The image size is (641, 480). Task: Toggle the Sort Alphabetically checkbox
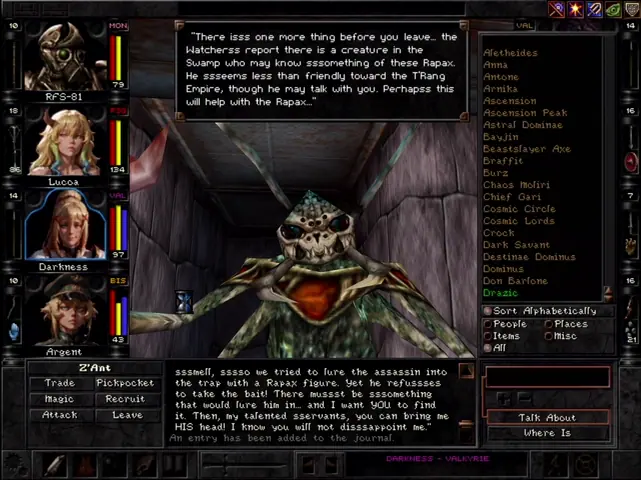tap(489, 311)
